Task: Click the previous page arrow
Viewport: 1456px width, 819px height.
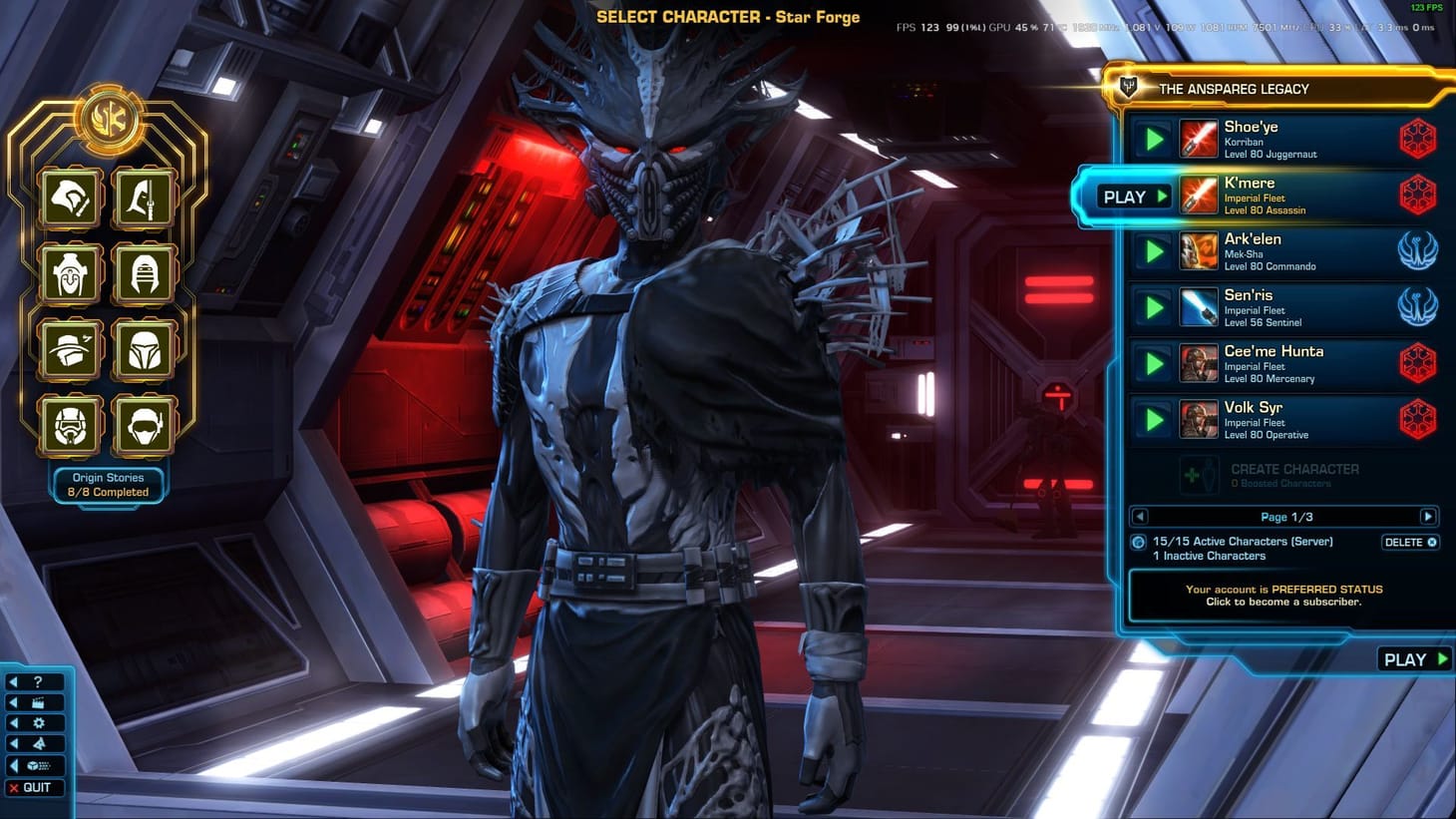Action: pos(1138,517)
